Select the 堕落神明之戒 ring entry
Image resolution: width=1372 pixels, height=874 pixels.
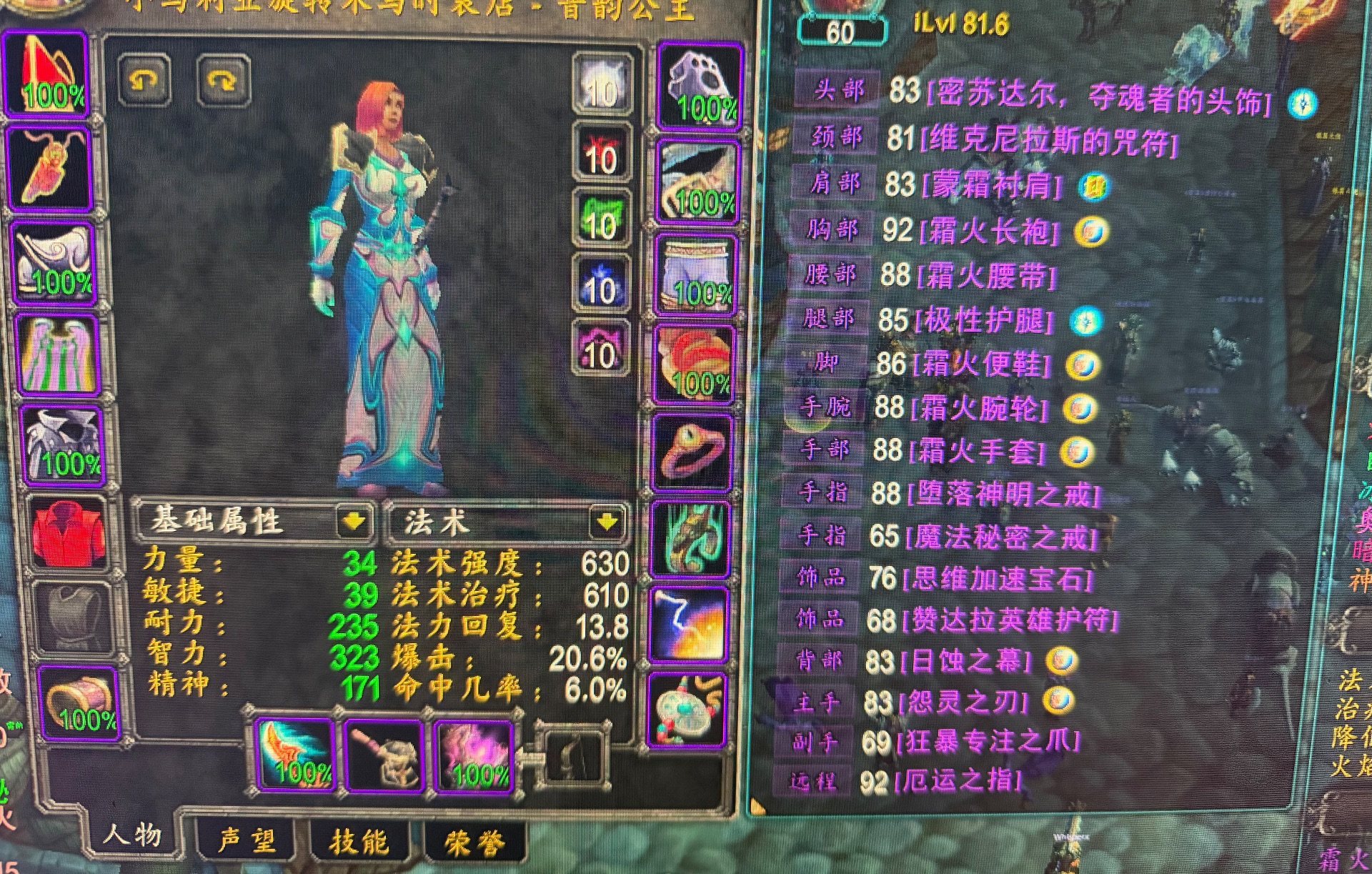coord(1003,494)
